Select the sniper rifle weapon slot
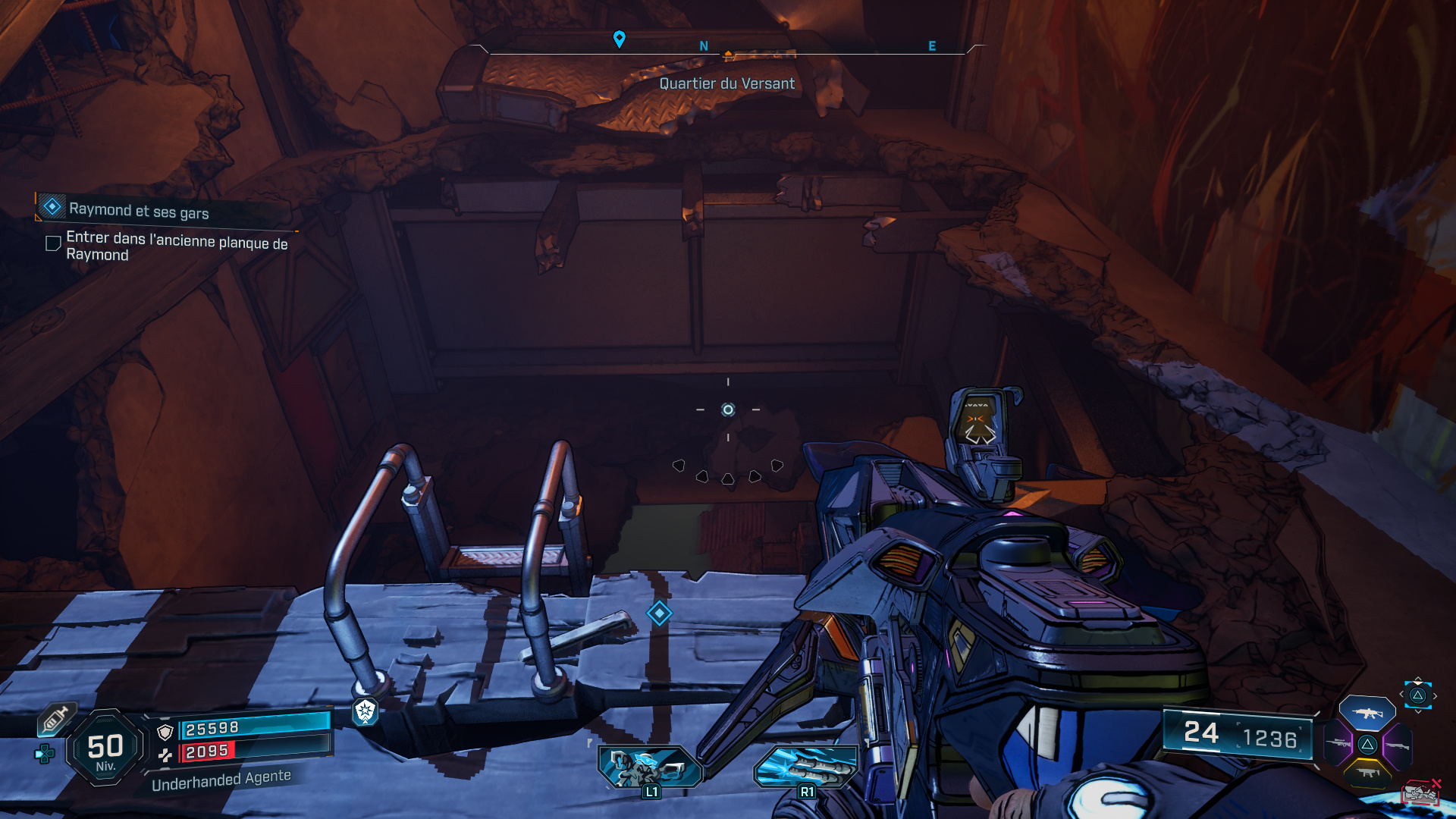The height and width of the screenshot is (819, 1456). coord(1337,743)
